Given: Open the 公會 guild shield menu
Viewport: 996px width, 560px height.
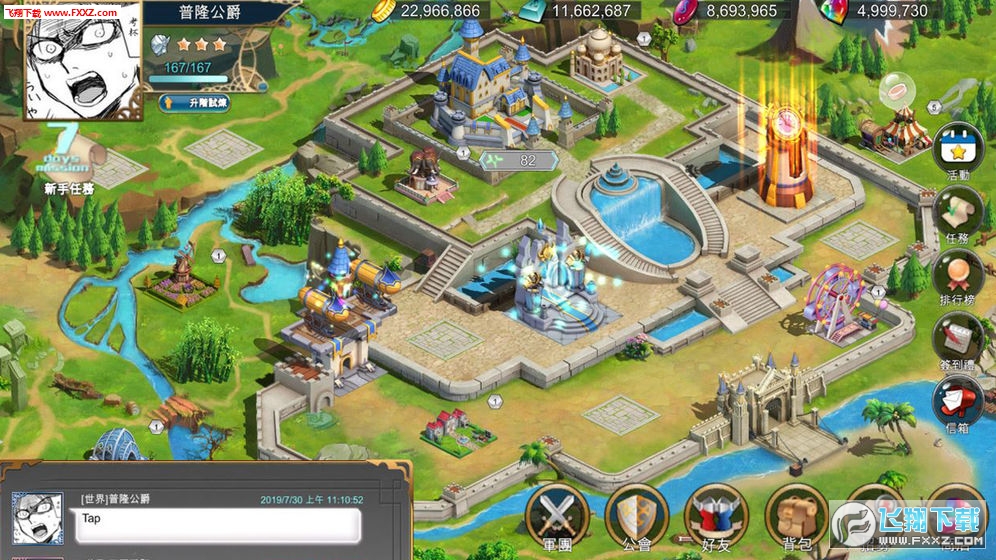Looking at the screenshot, I should [x=636, y=515].
